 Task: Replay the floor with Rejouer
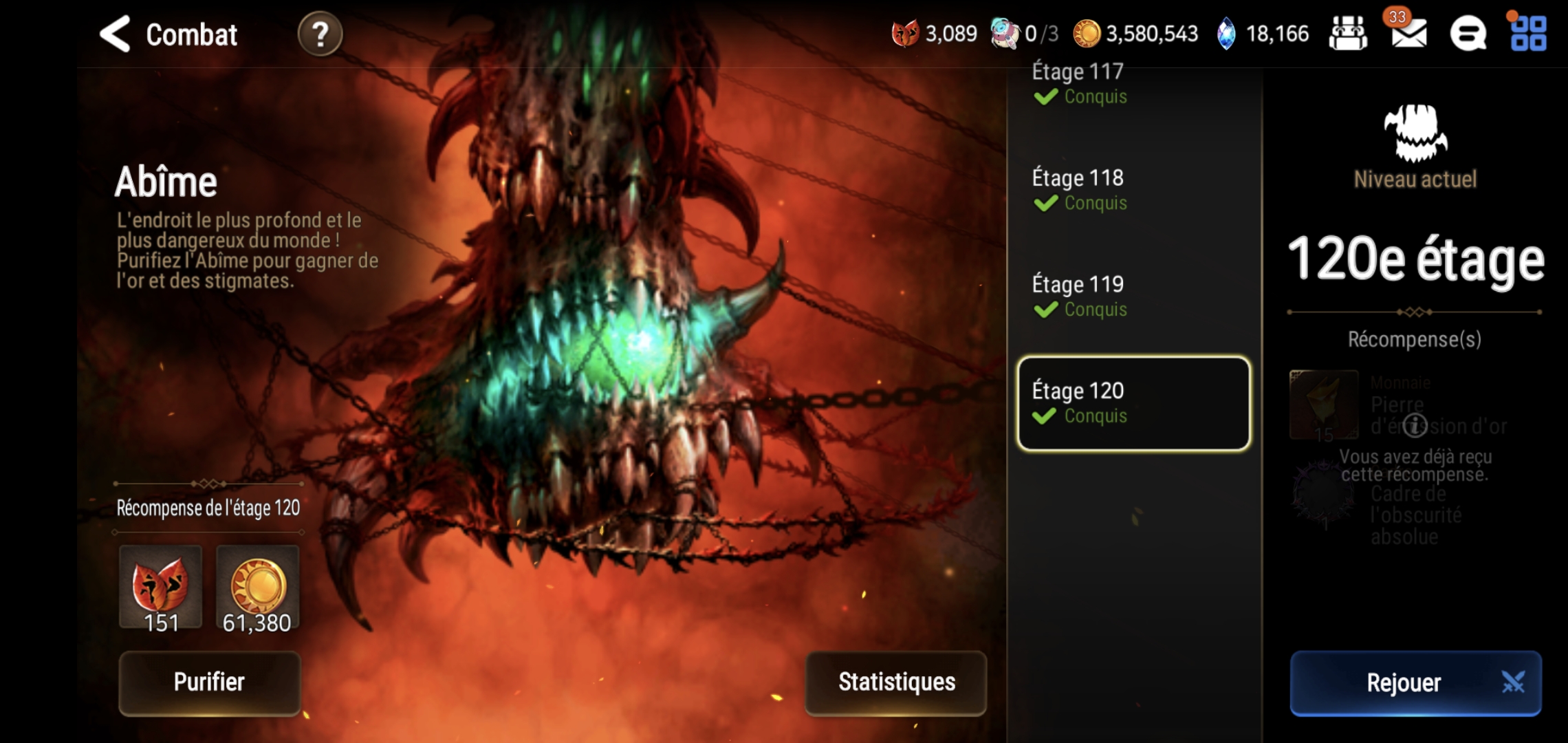click(x=1415, y=682)
